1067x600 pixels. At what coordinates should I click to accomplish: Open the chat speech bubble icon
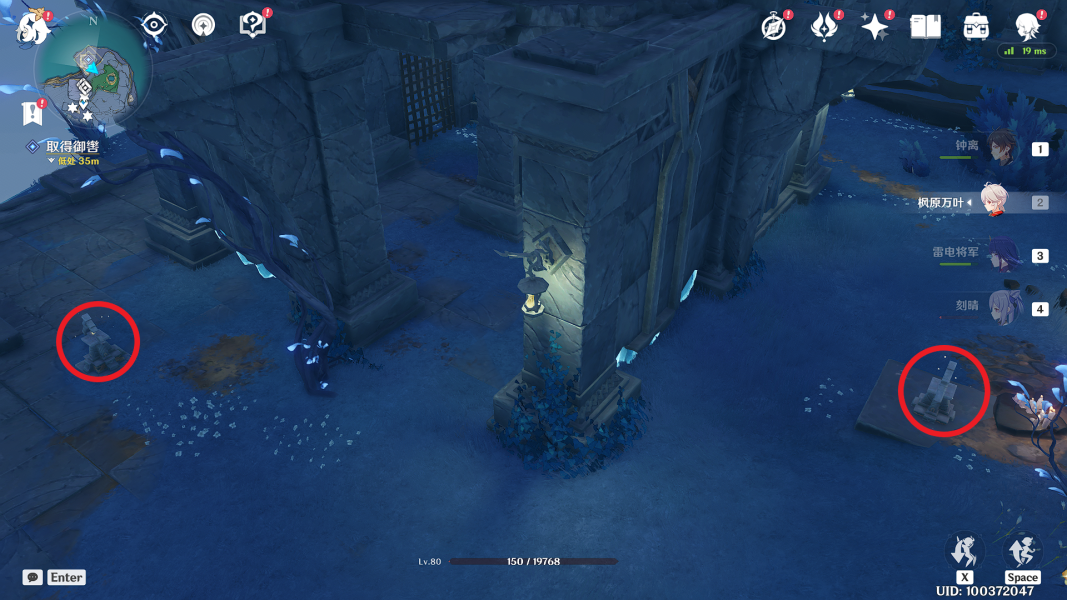33,577
